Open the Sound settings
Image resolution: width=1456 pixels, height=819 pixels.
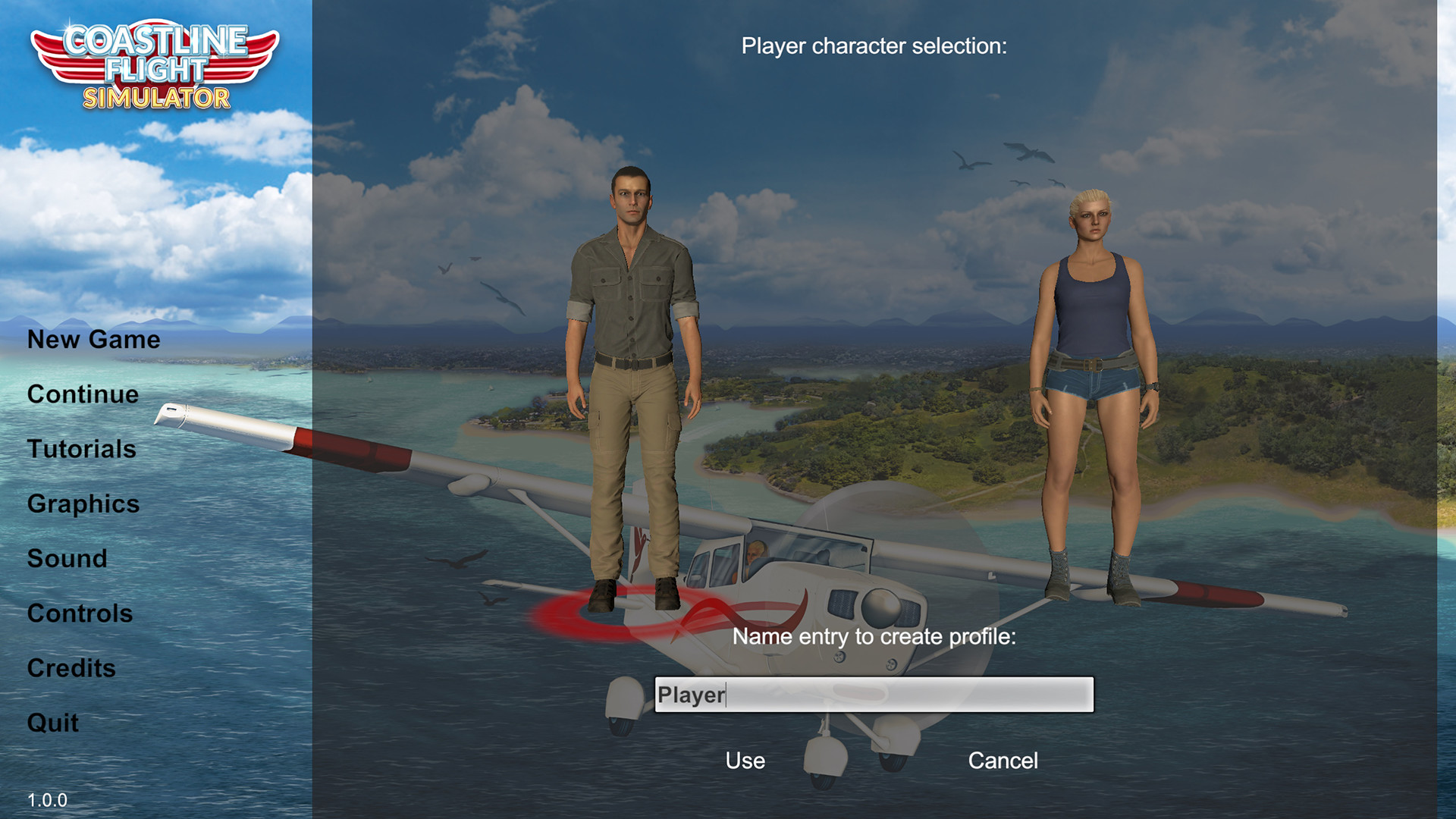67,559
